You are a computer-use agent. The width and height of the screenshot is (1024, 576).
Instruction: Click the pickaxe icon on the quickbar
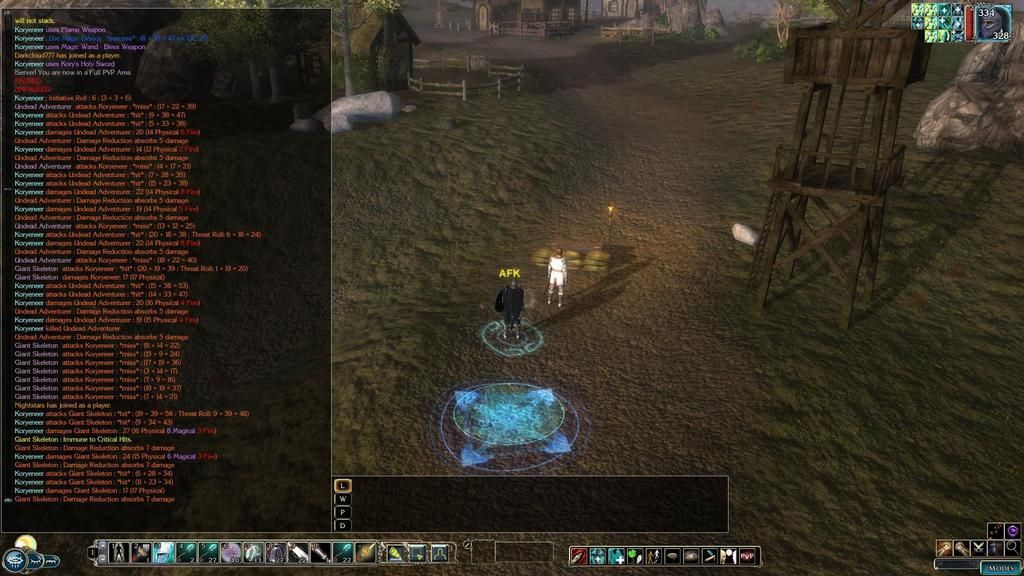(x=944, y=548)
